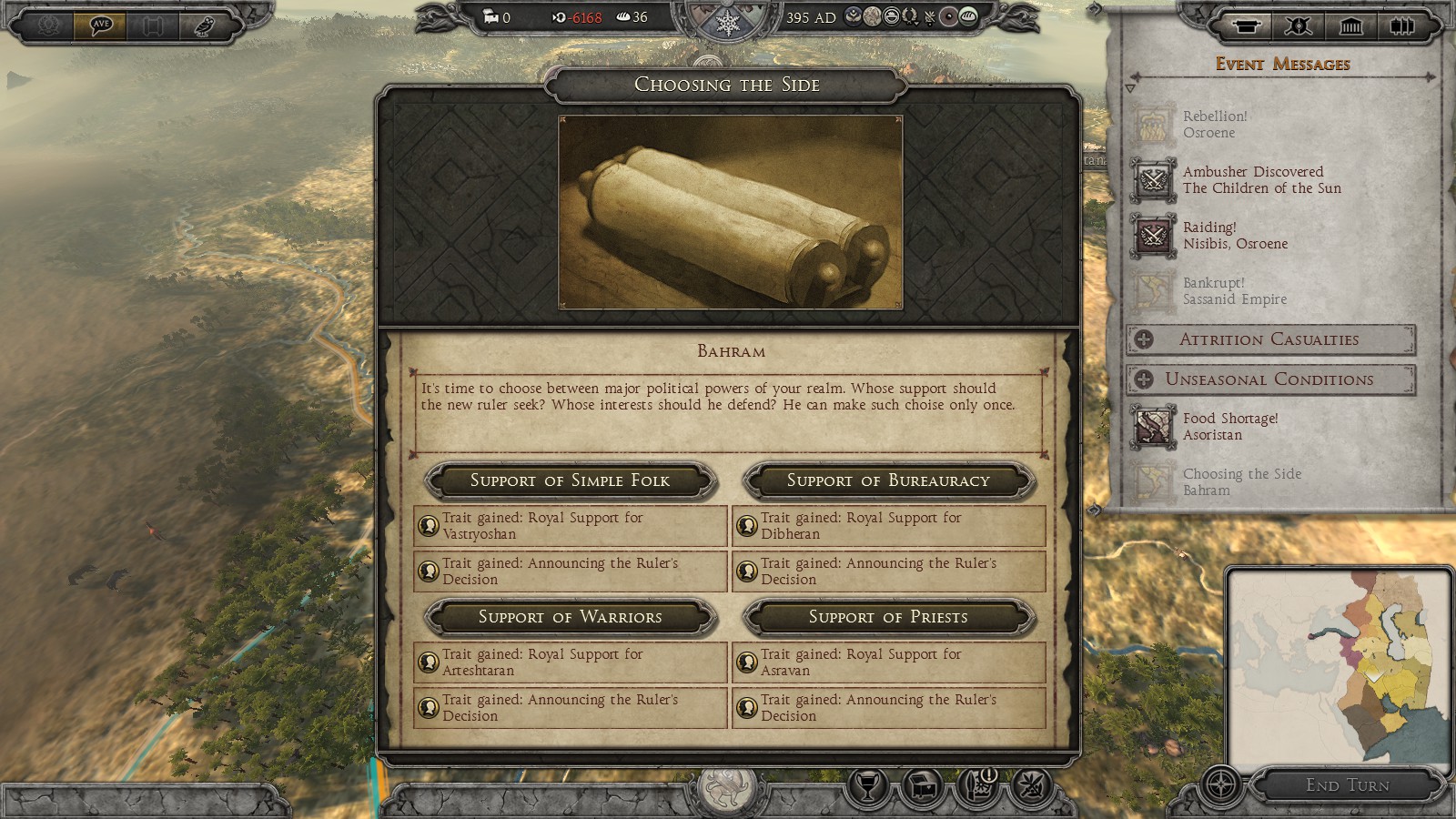Open the temple building list tab
Viewport: 1456px width, 819px height.
tap(1351, 25)
